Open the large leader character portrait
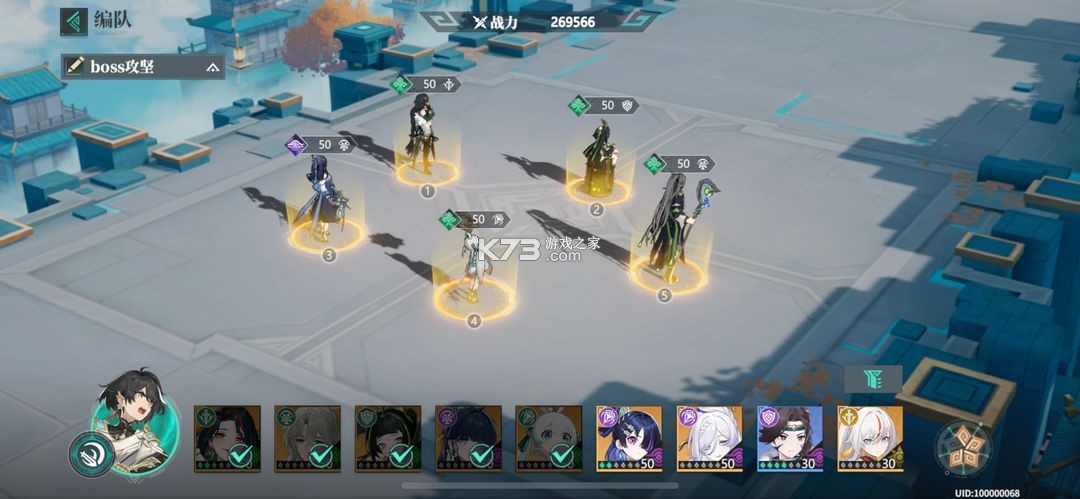 134,420
